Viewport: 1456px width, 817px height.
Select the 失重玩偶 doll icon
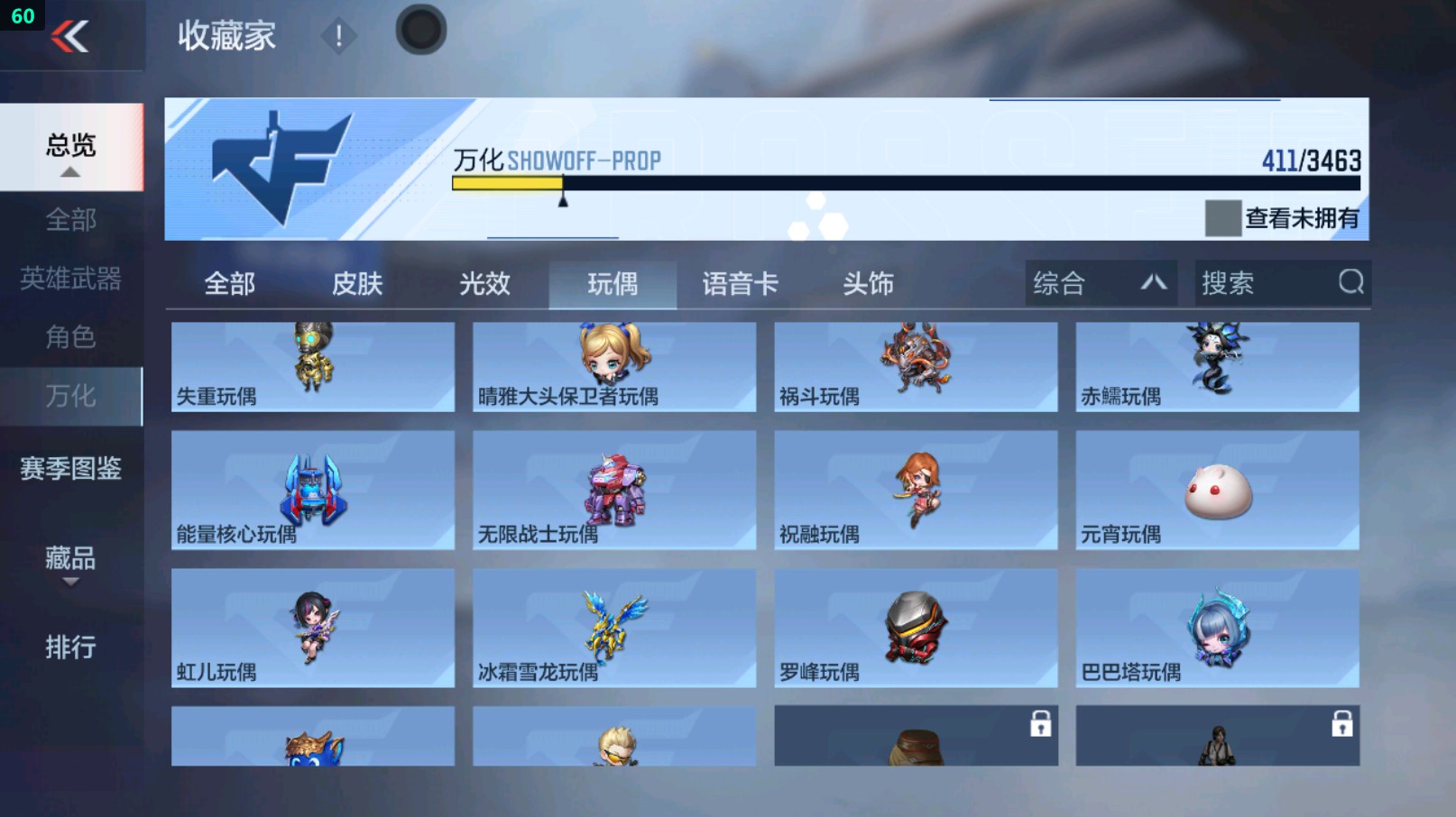pyautogui.click(x=311, y=356)
